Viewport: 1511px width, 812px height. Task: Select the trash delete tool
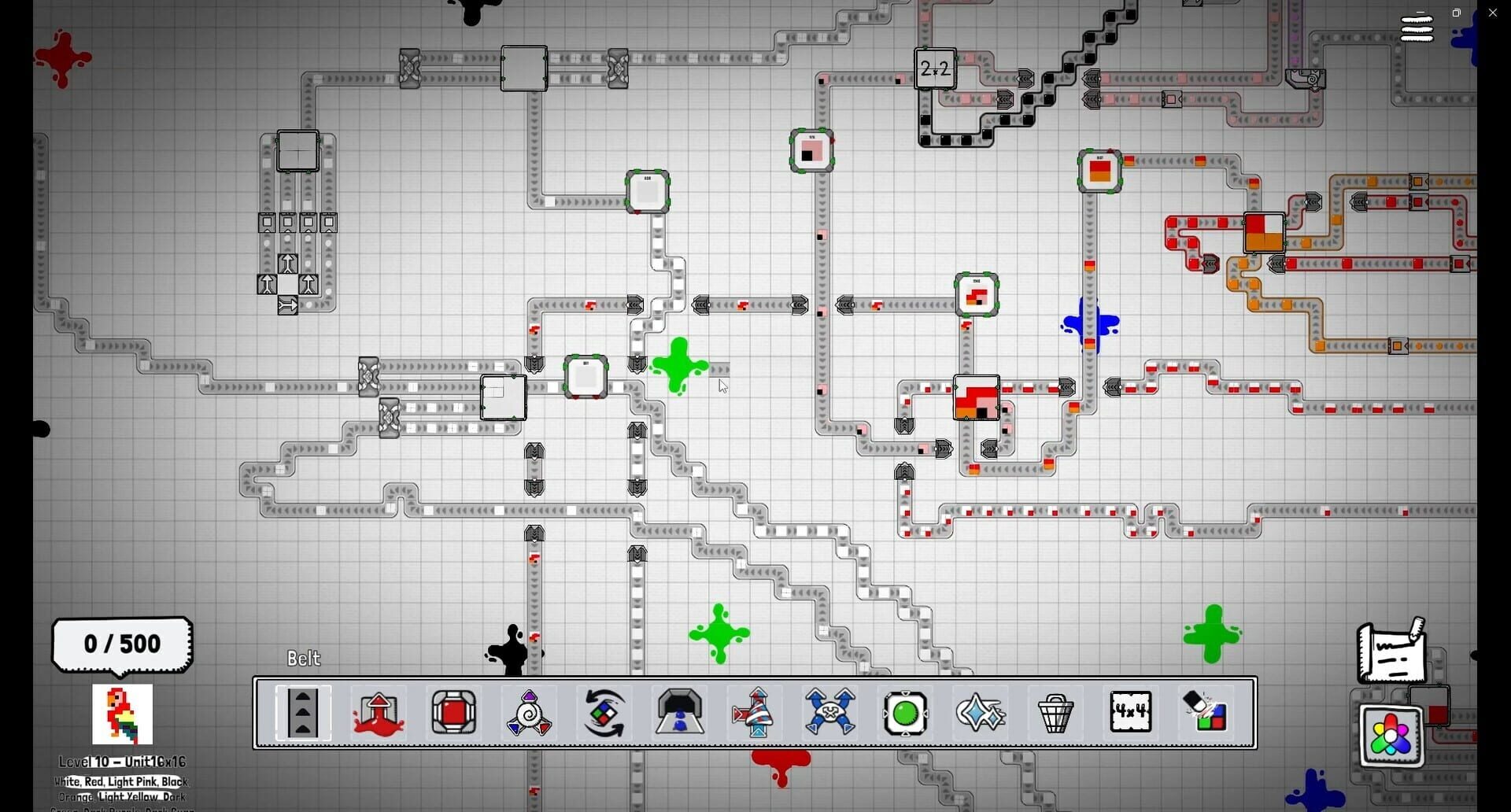(x=1055, y=712)
